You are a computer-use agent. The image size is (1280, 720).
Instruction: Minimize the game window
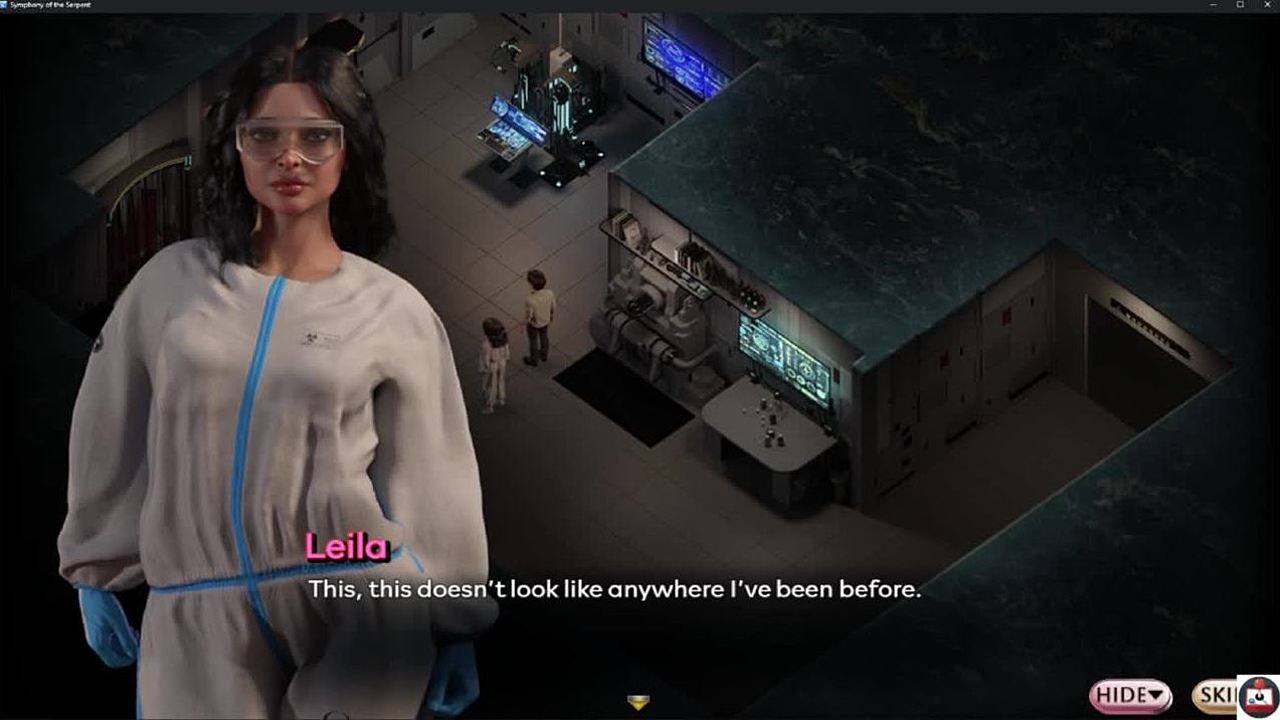tap(1213, 6)
